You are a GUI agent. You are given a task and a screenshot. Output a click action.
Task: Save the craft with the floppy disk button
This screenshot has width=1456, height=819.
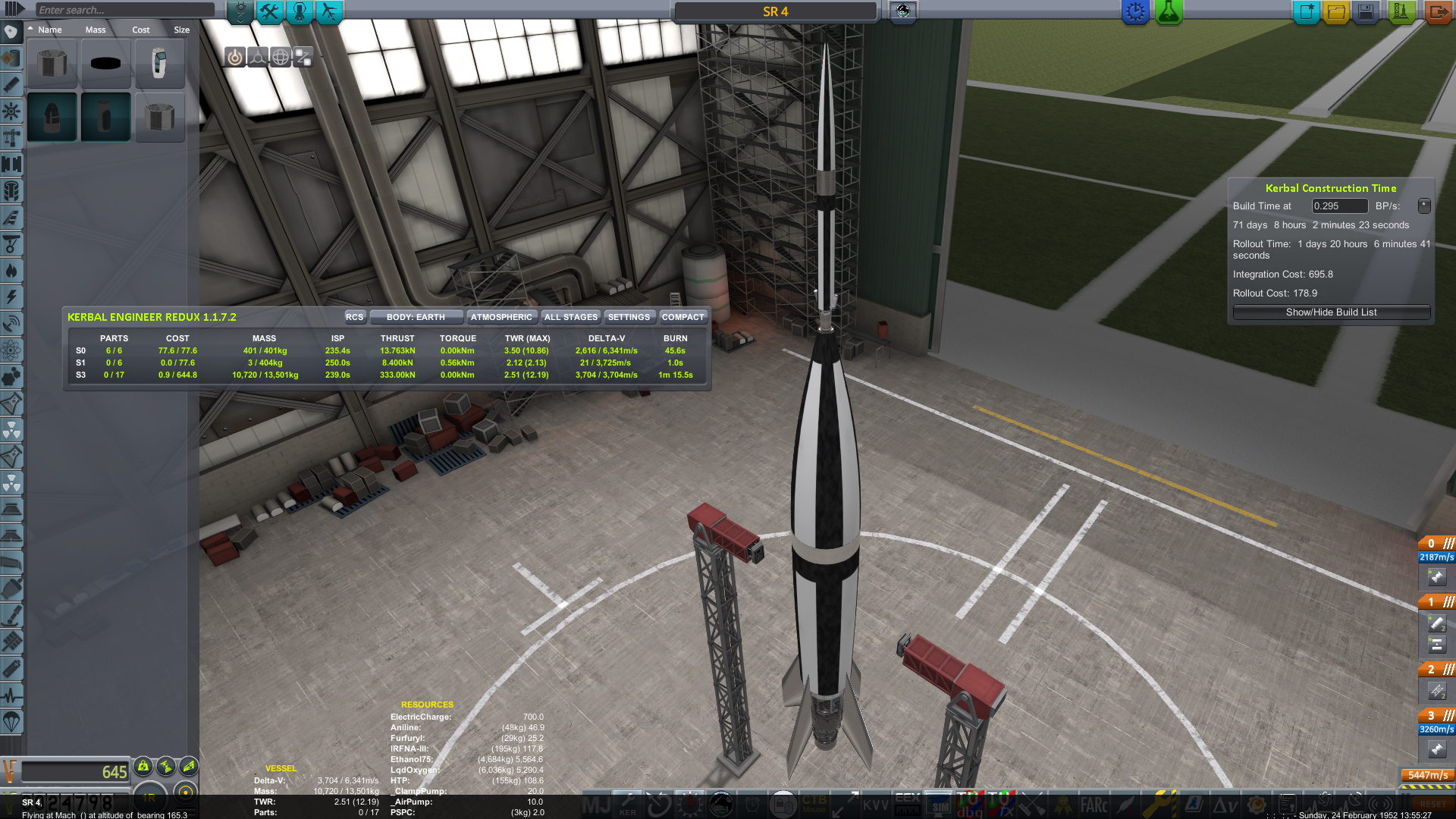tap(1366, 12)
